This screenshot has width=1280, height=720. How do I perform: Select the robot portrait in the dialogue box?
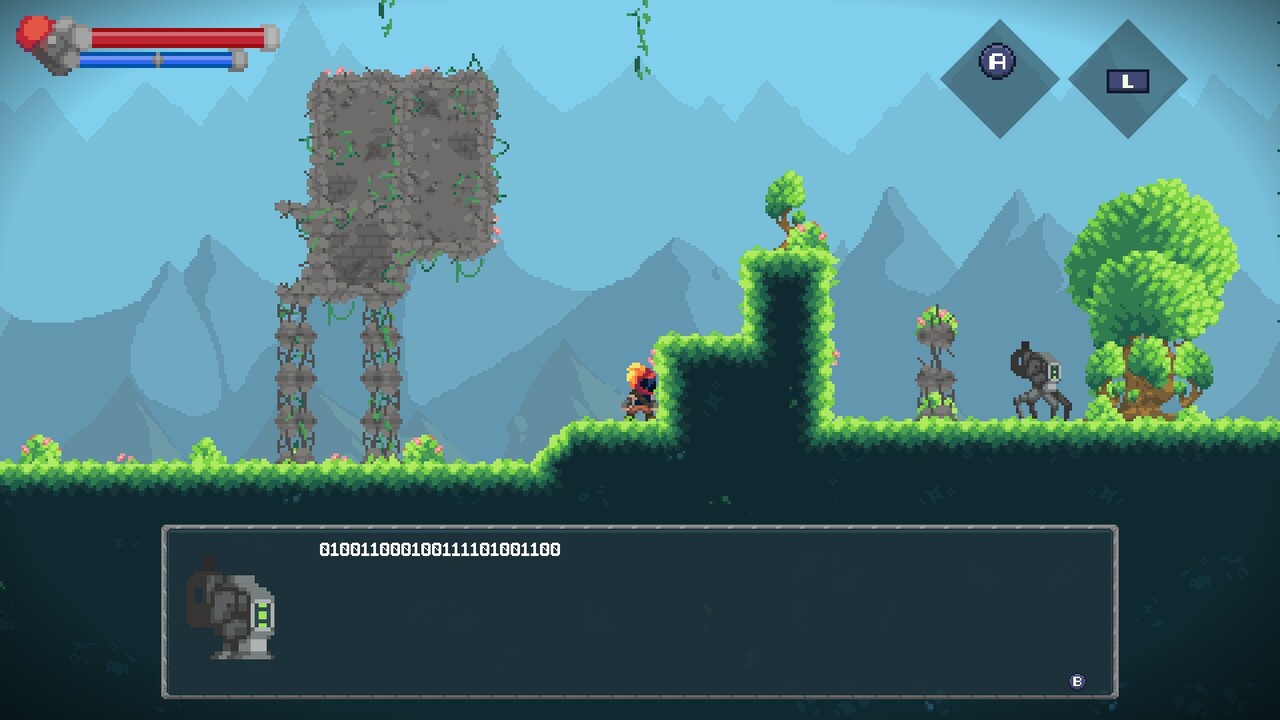click(x=233, y=612)
